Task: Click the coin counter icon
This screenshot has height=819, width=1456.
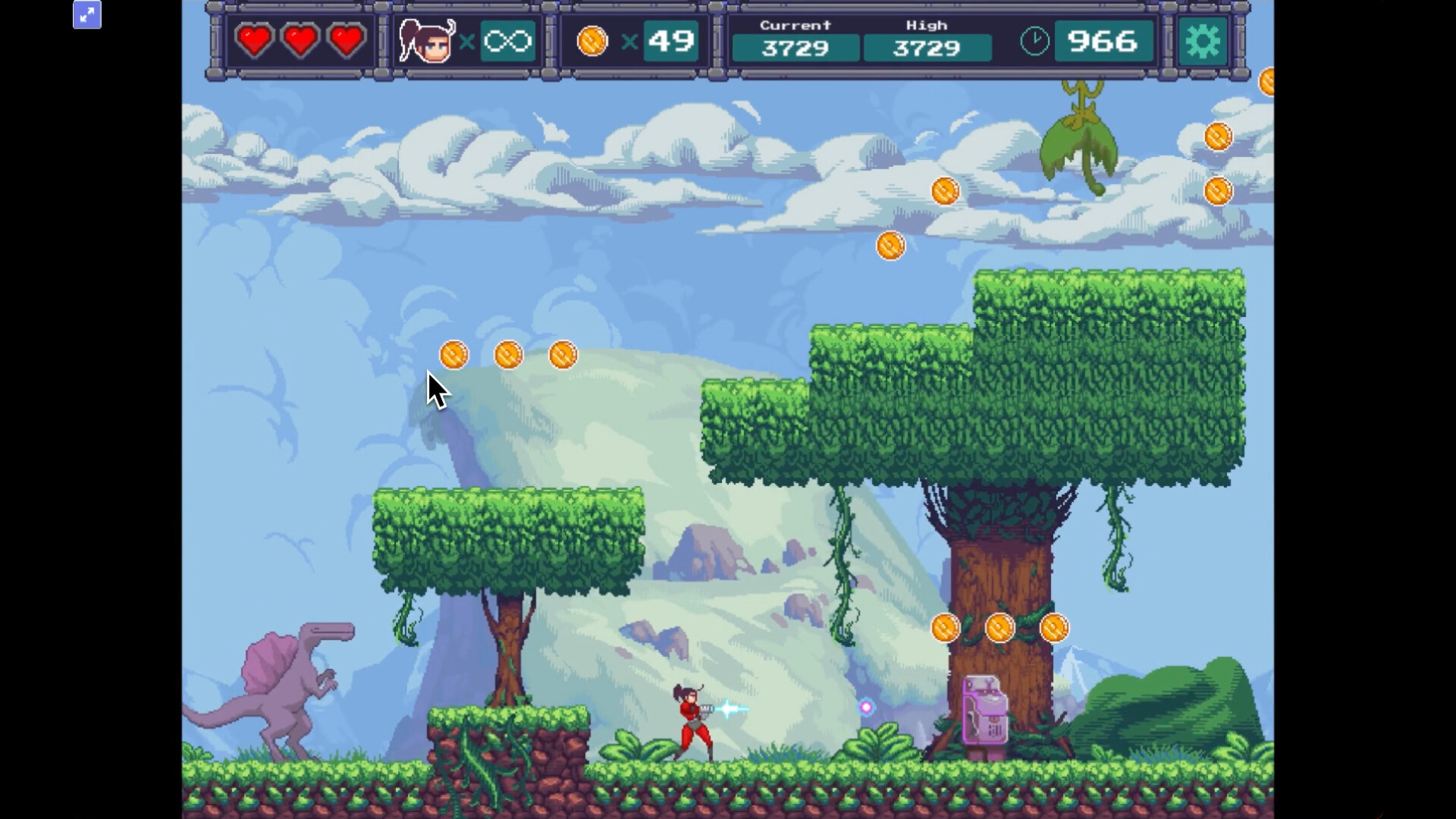Action: (x=592, y=42)
